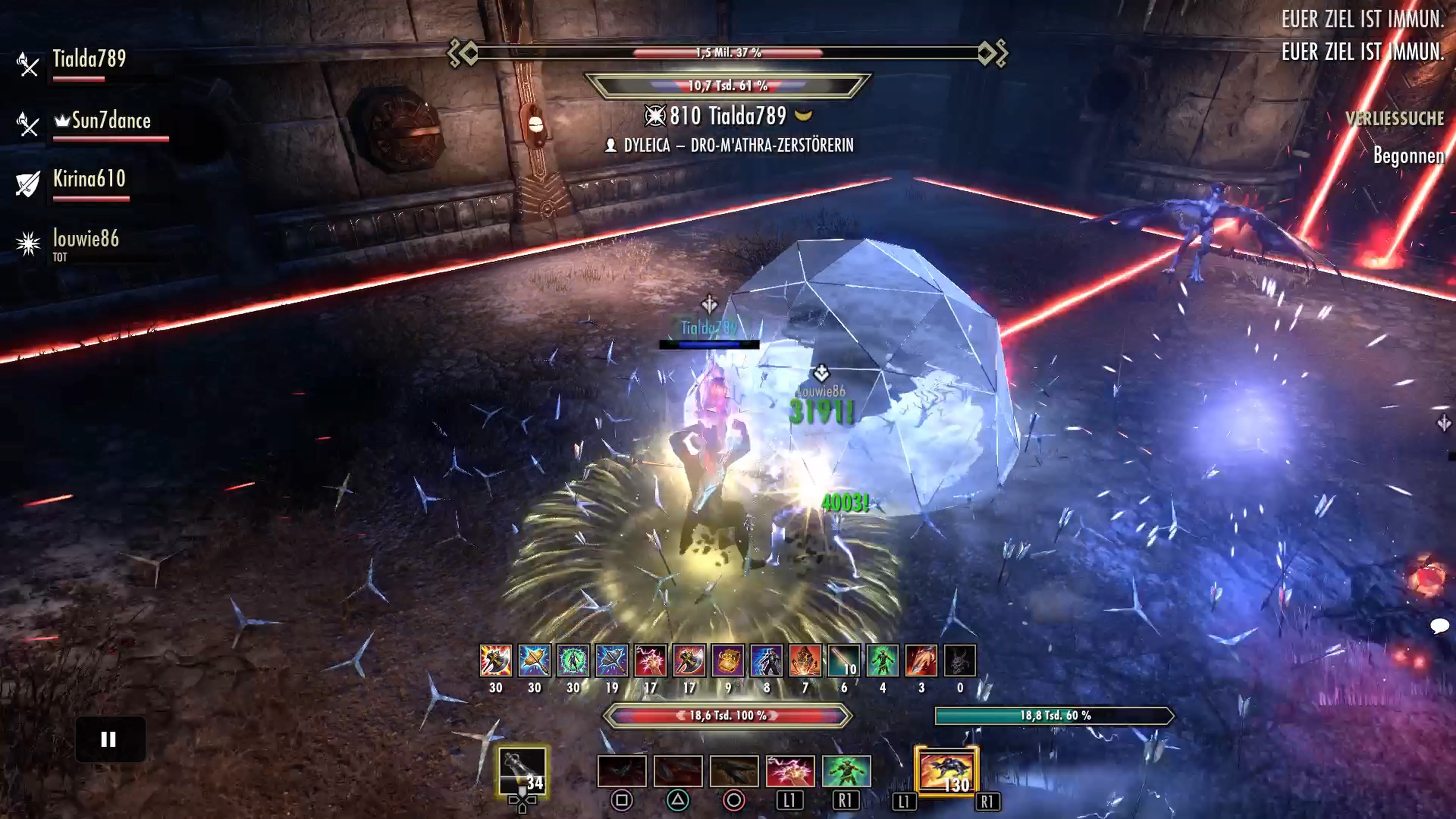This screenshot has width=1456, height=819.
Task: Inspect the blue armored figure buff icon
Action: point(766,660)
